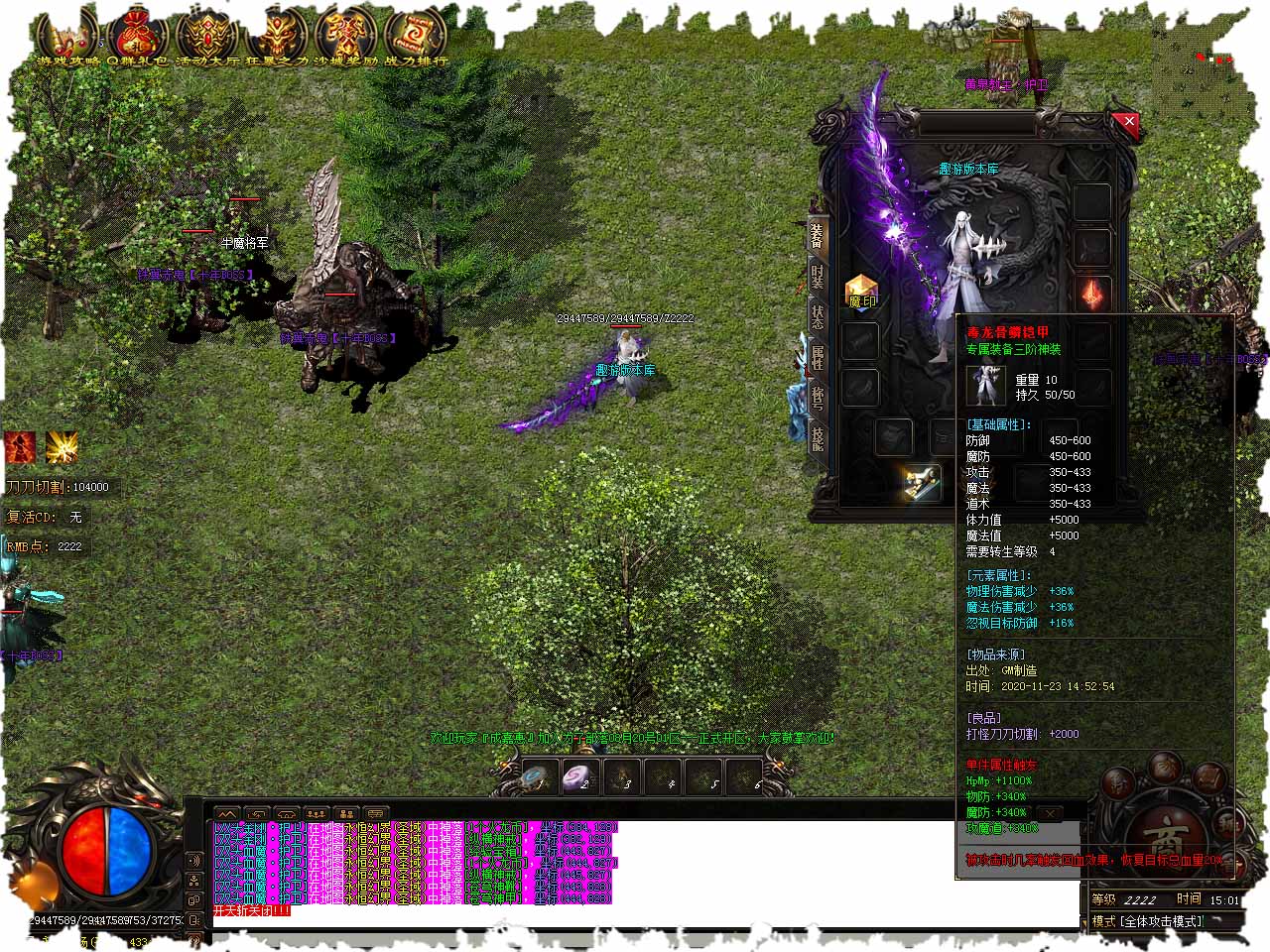Switch to the 时装 fashion tab
The height and width of the screenshot is (952, 1270).
point(818,277)
